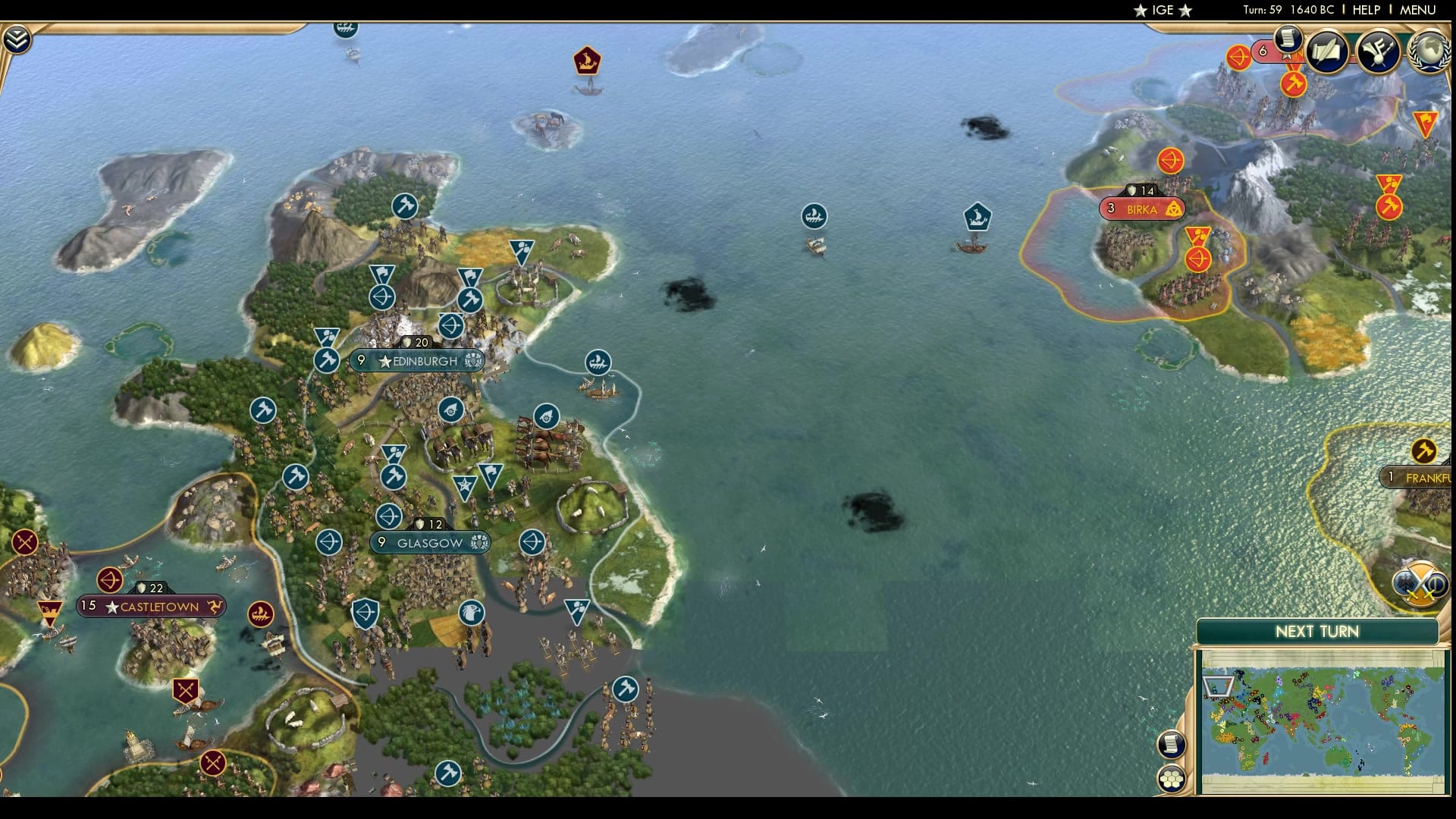
Task: Click the city-state Birka banner
Action: tap(1141, 207)
